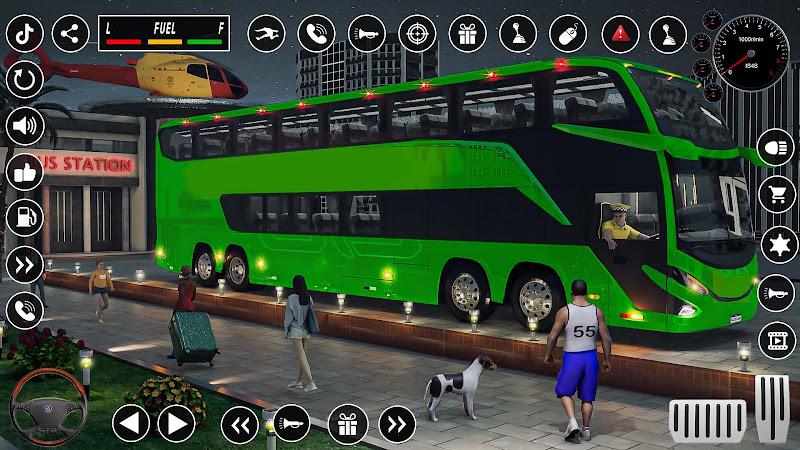Screen dimensions: 800x450
Task: Open the shopping cart store
Action: pyautogui.click(x=776, y=195)
